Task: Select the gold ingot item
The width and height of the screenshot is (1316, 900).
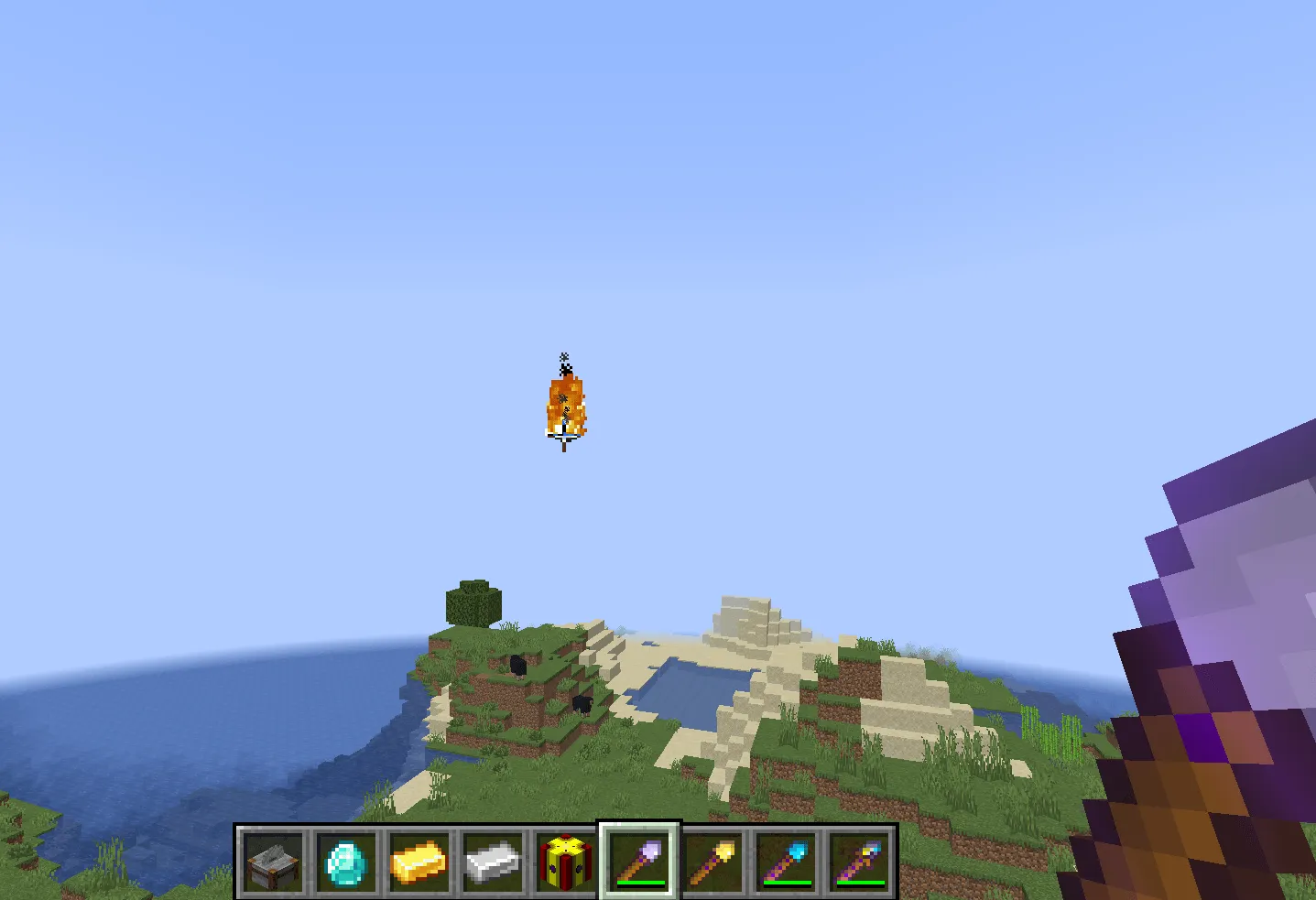Action: pos(419,862)
